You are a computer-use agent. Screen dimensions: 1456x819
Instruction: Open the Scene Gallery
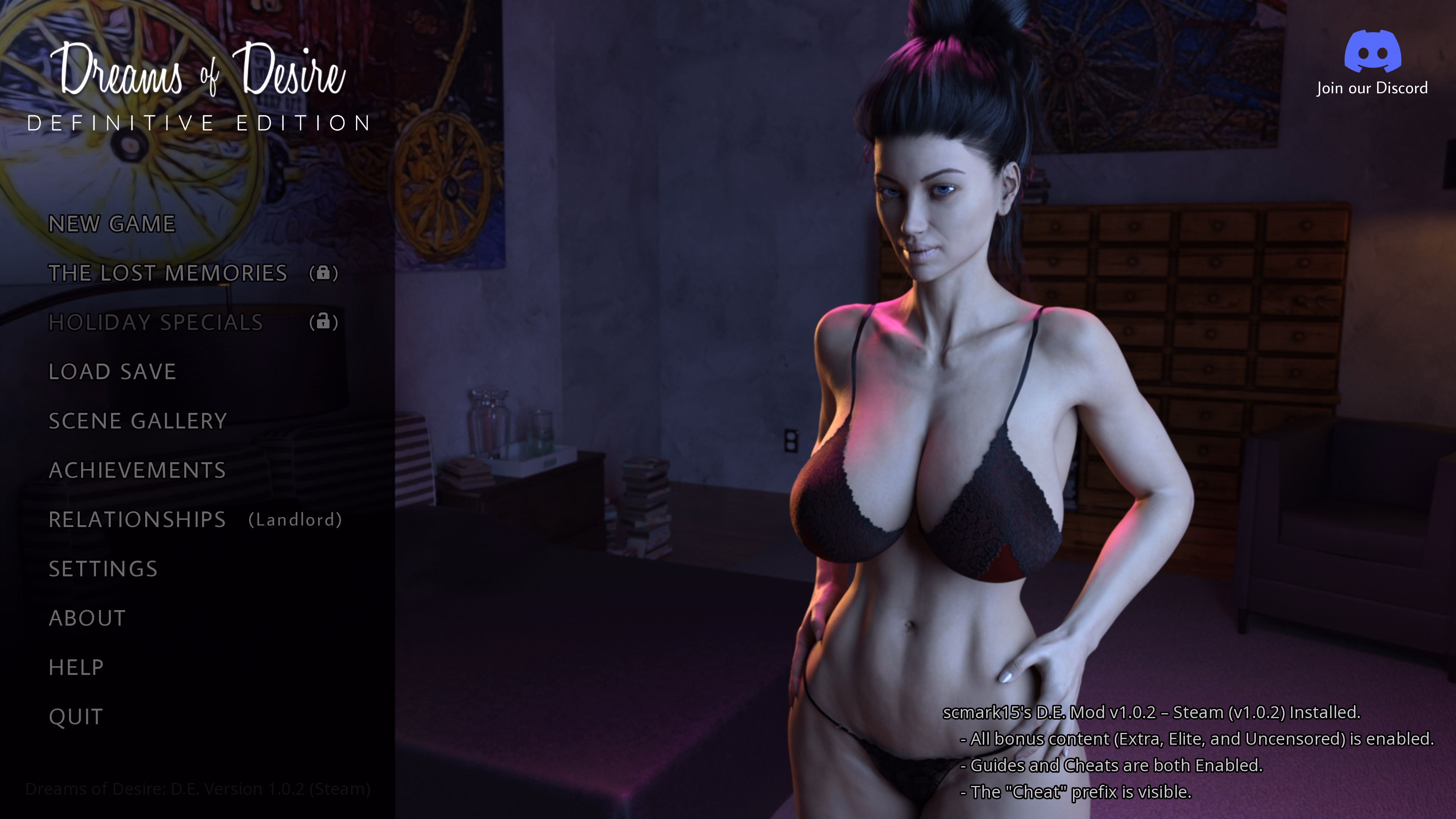pos(137,421)
